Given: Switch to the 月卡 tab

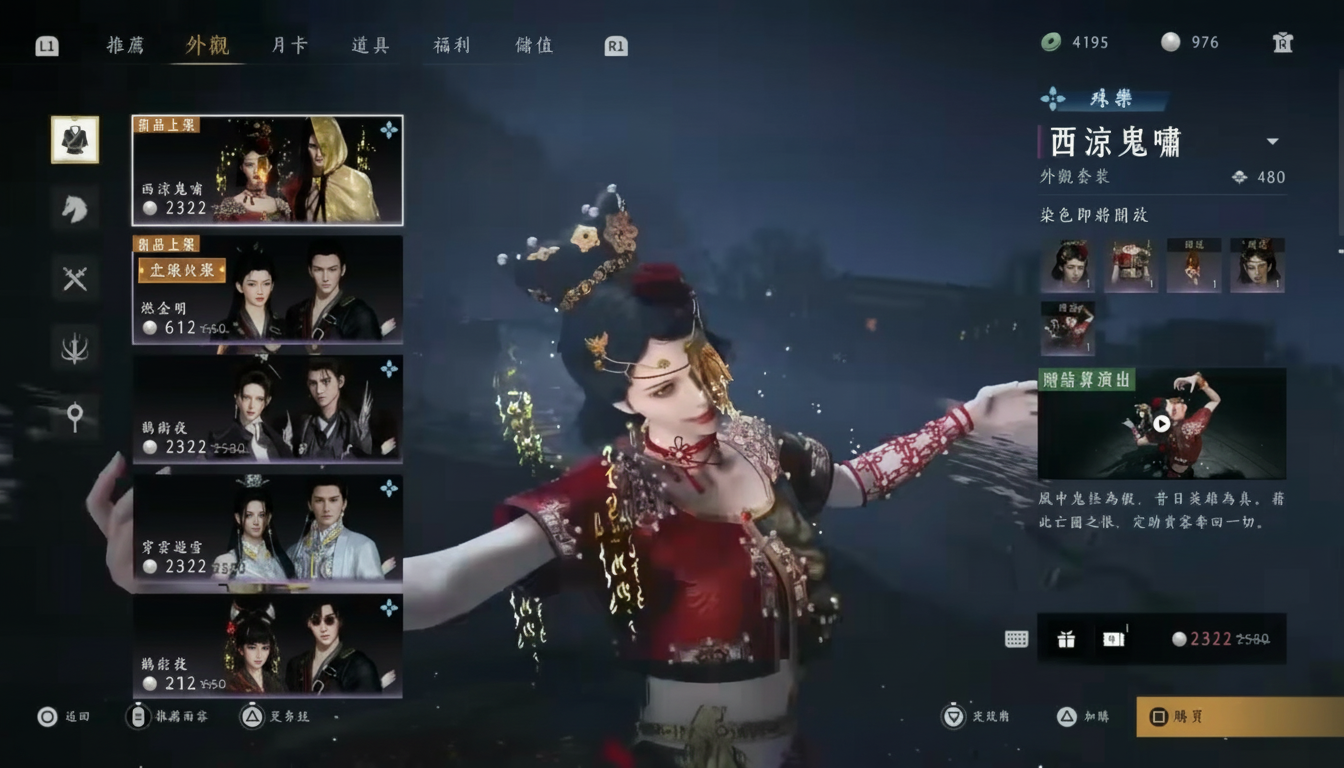Looking at the screenshot, I should tap(287, 45).
